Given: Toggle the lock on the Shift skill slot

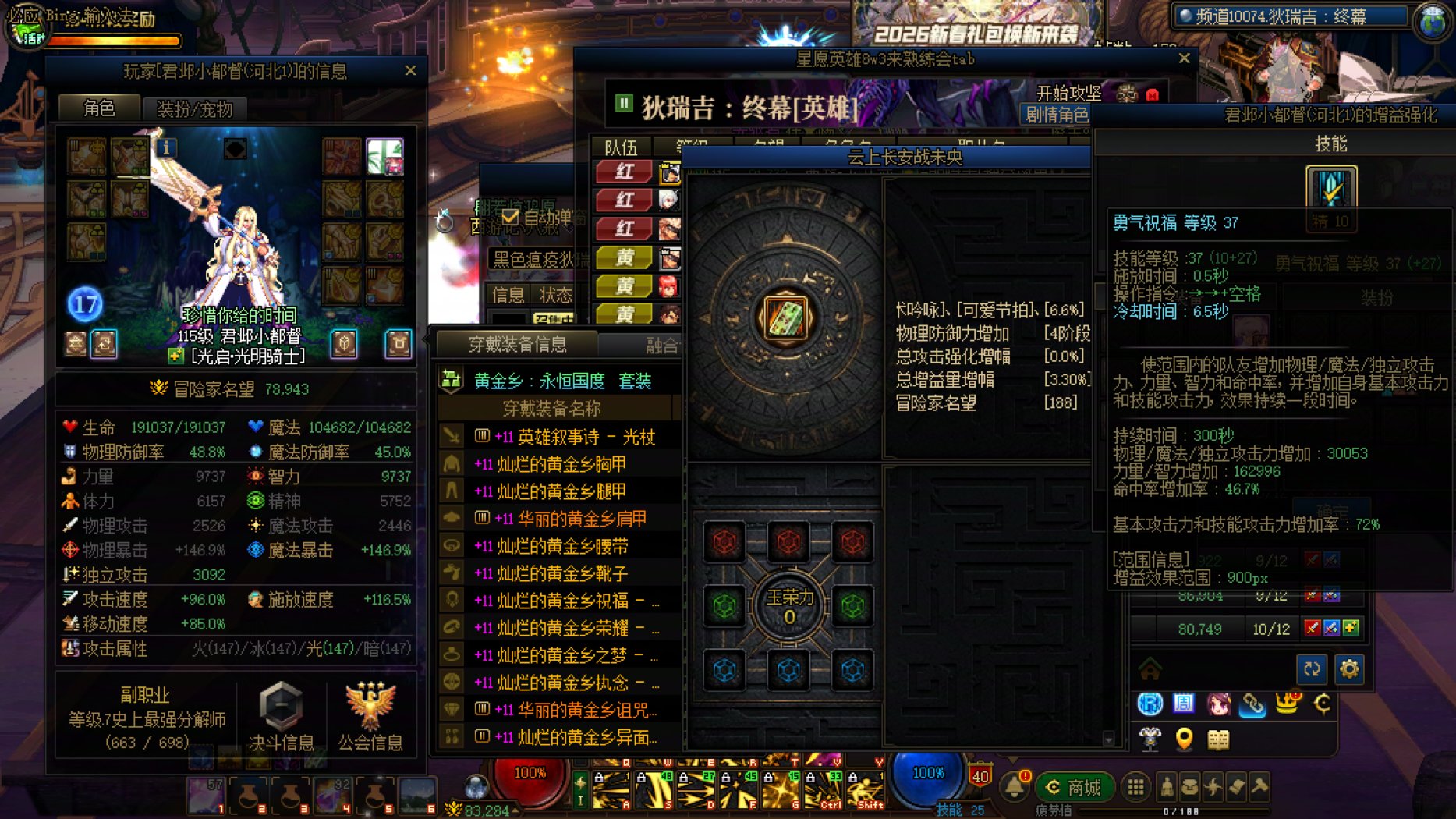Looking at the screenshot, I should [x=854, y=778].
